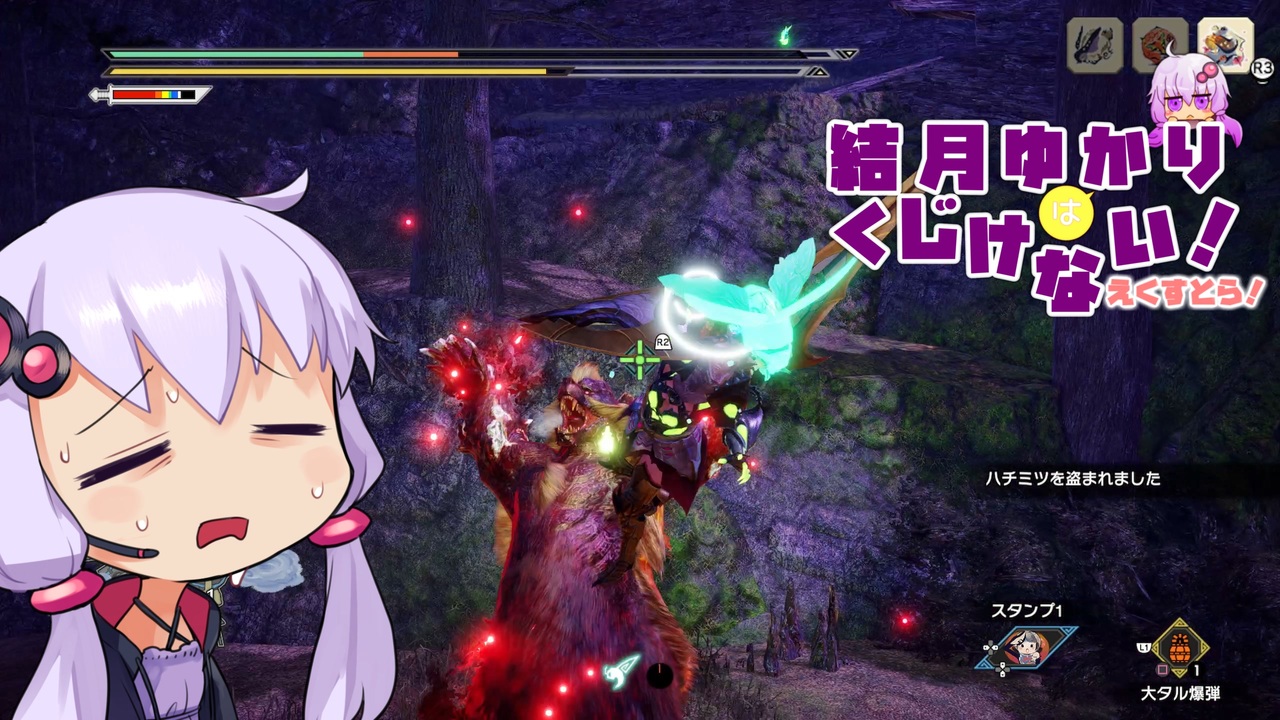Click the middle orange monster icon top-right
This screenshot has height=720, width=1280.
point(1159,44)
